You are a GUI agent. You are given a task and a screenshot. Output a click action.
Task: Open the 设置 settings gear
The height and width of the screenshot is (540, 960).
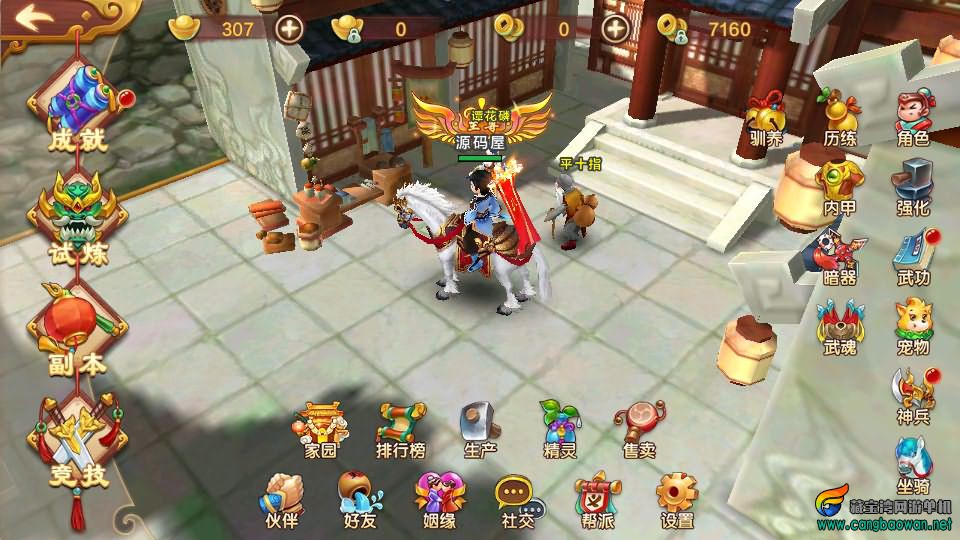677,498
